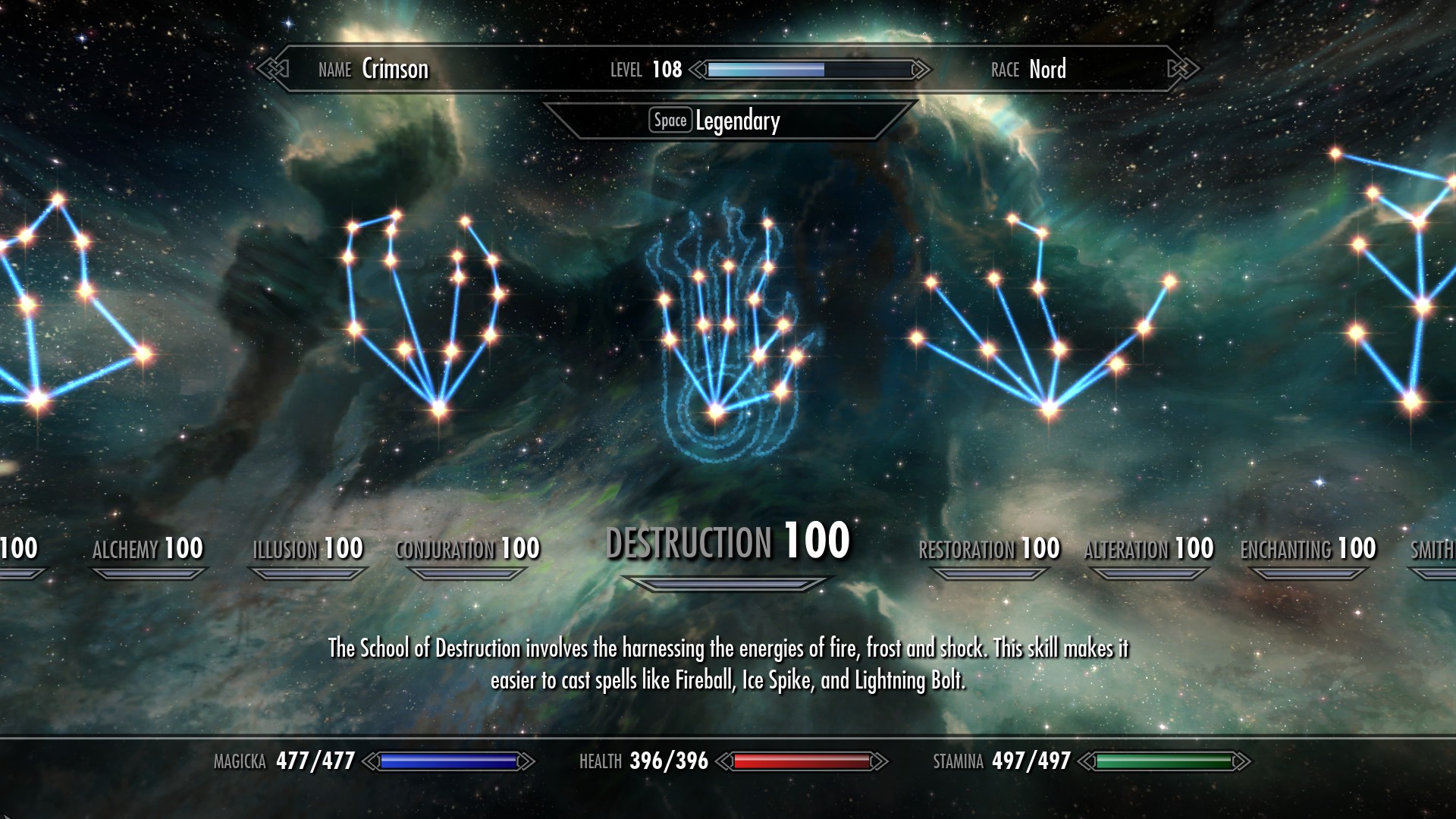The height and width of the screenshot is (819, 1456).
Task: Make Destruction skill Legendary
Action: click(x=717, y=121)
